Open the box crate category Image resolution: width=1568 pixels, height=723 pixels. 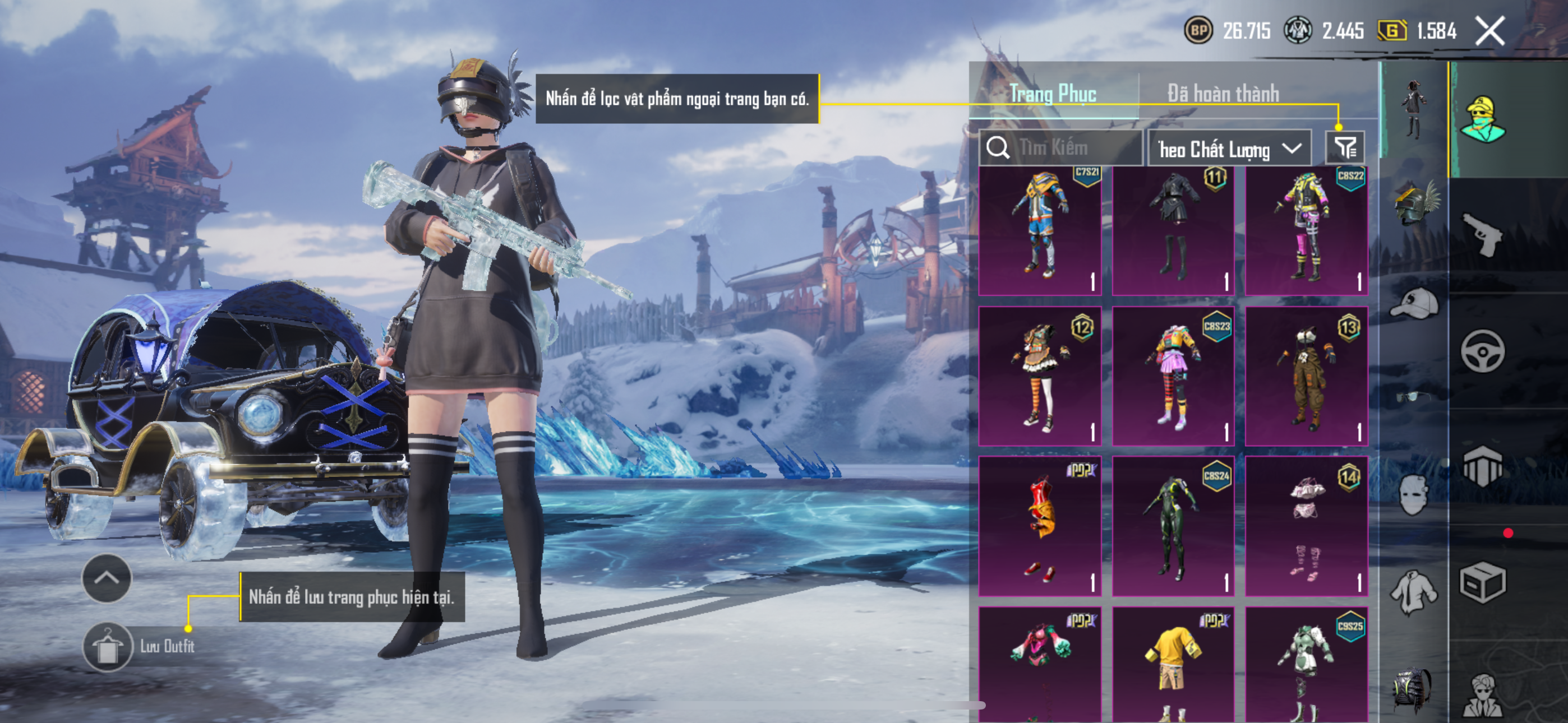(x=1482, y=582)
